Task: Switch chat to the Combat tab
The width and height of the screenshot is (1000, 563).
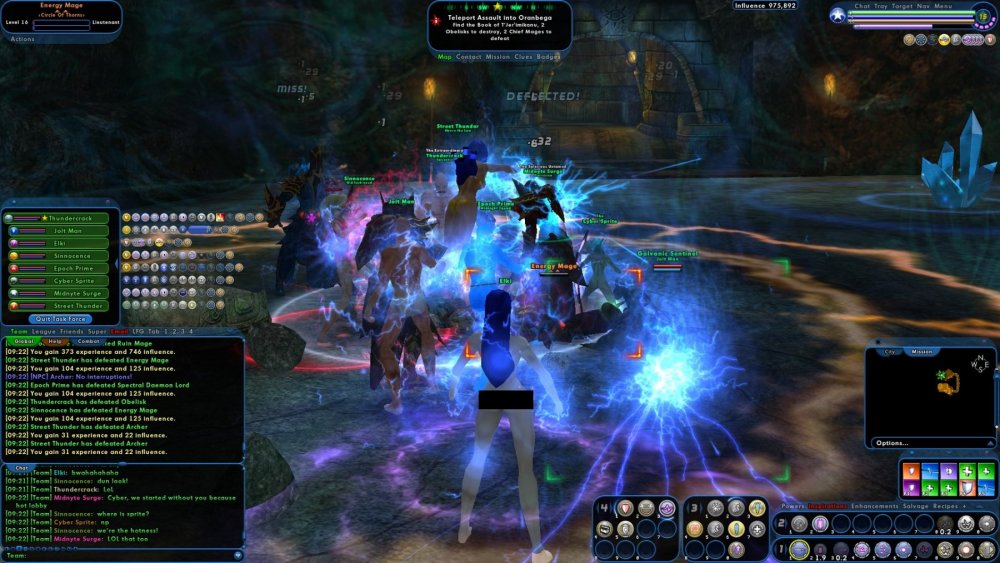Action: pyautogui.click(x=89, y=342)
